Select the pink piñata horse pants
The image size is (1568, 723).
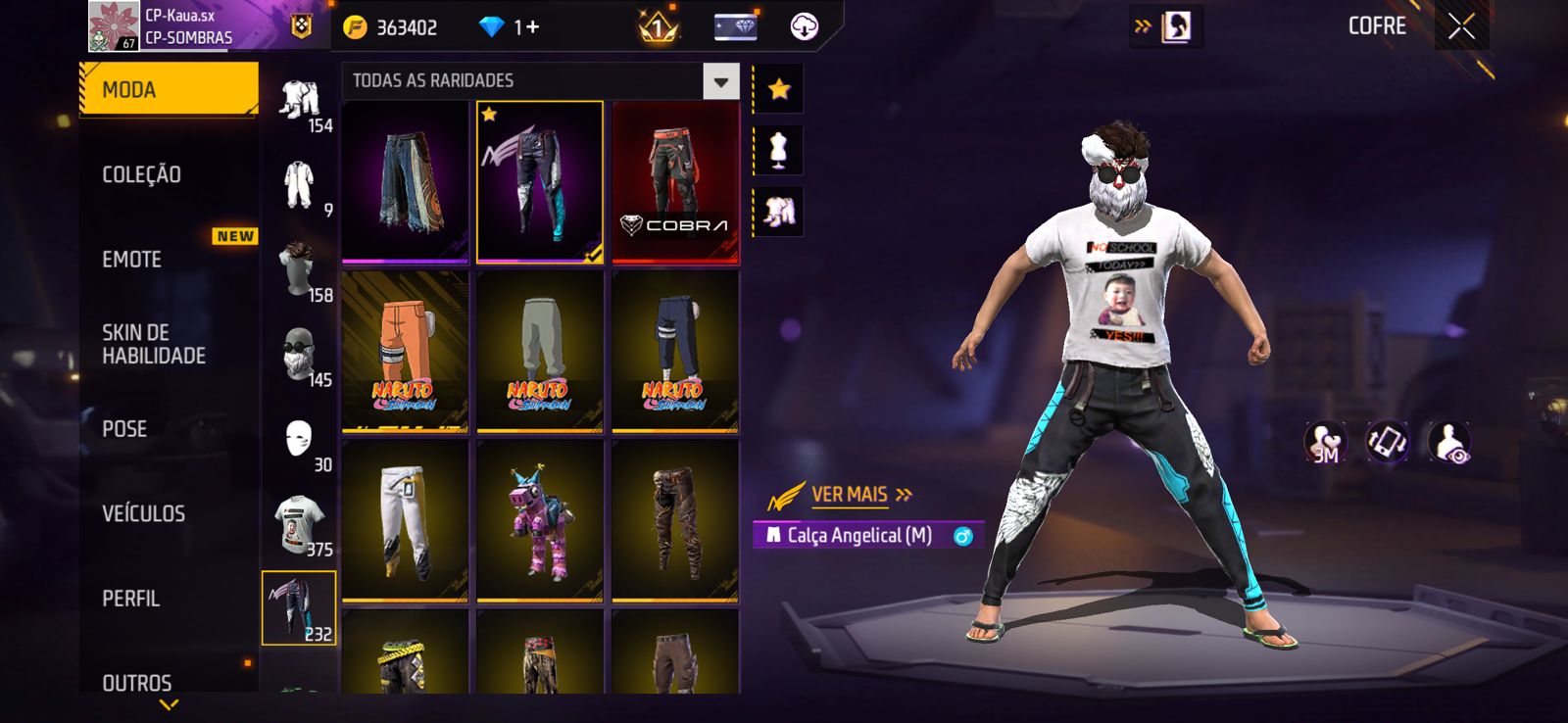click(x=540, y=520)
